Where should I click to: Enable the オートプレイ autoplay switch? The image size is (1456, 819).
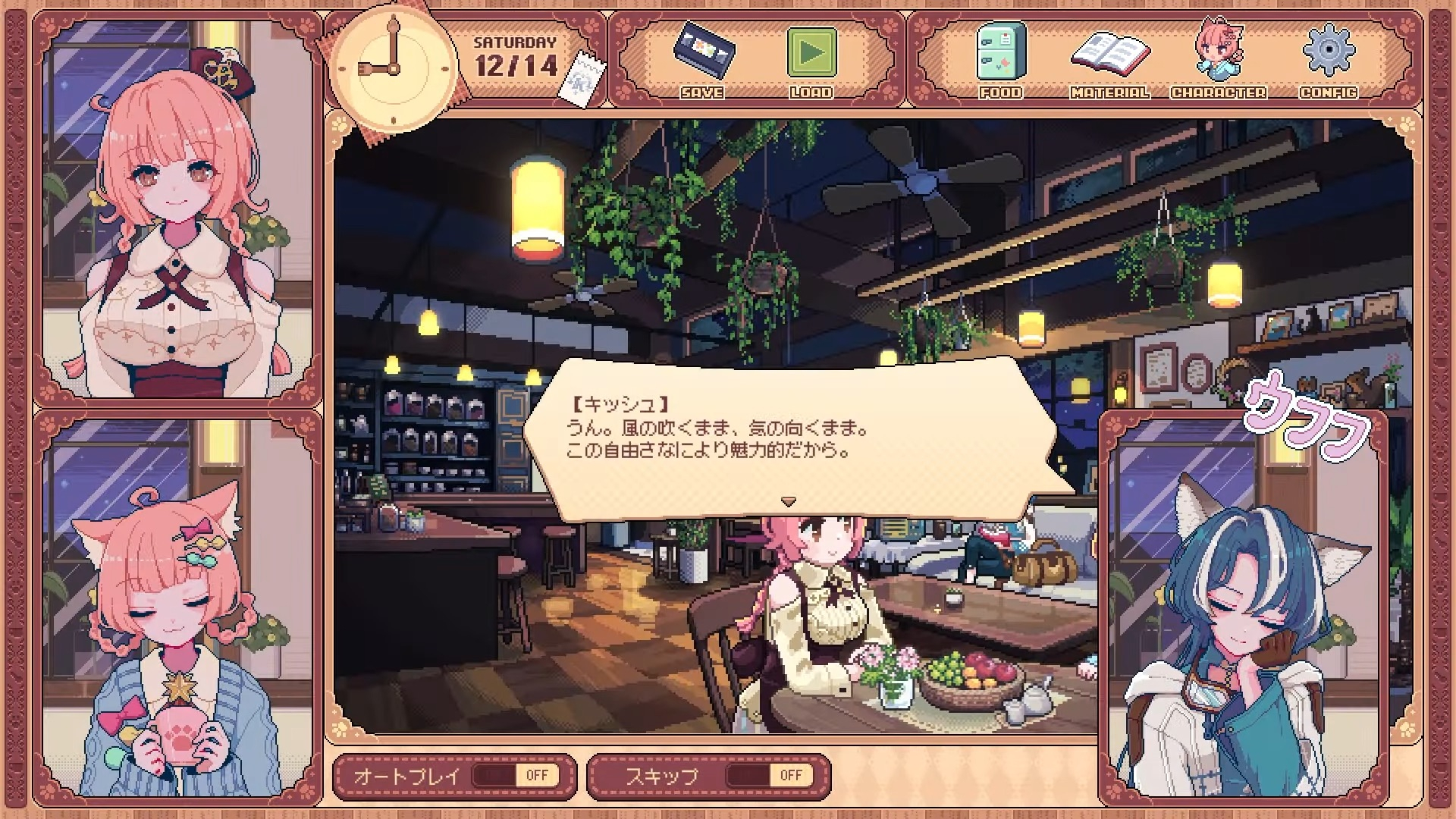[513, 774]
